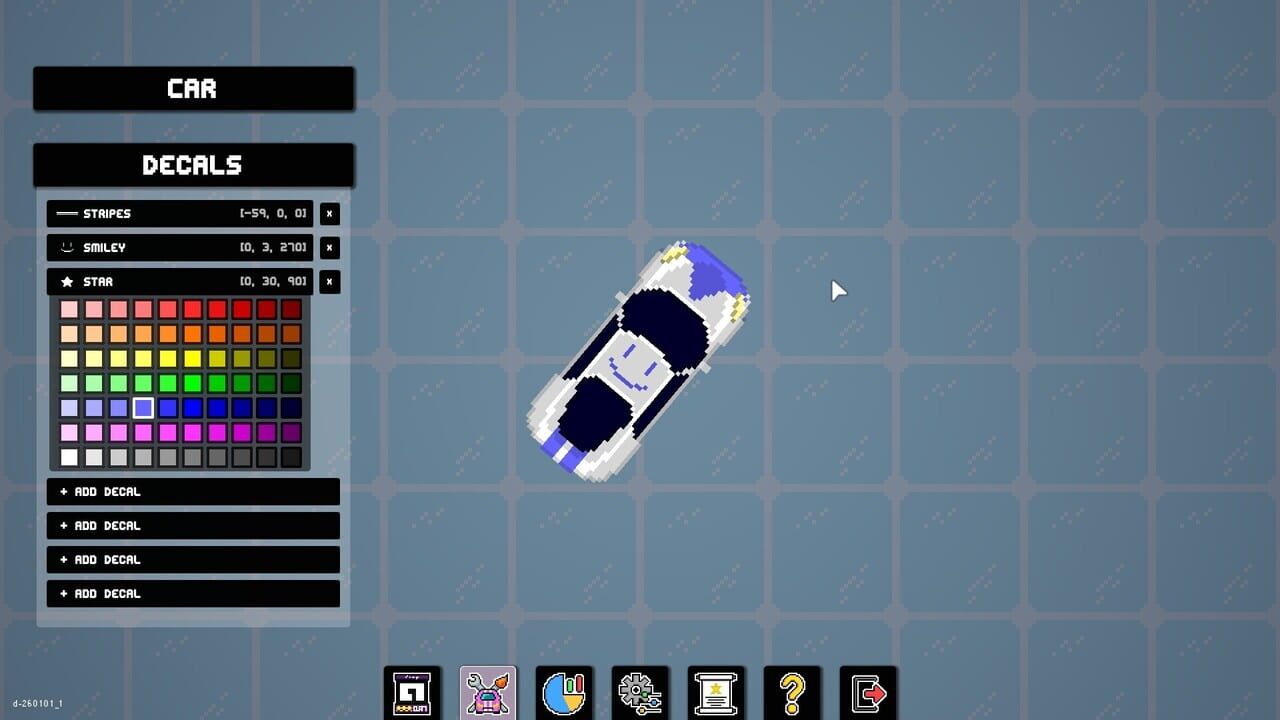Open the car customization garage tool
This screenshot has width=1280, height=720.
click(487, 690)
